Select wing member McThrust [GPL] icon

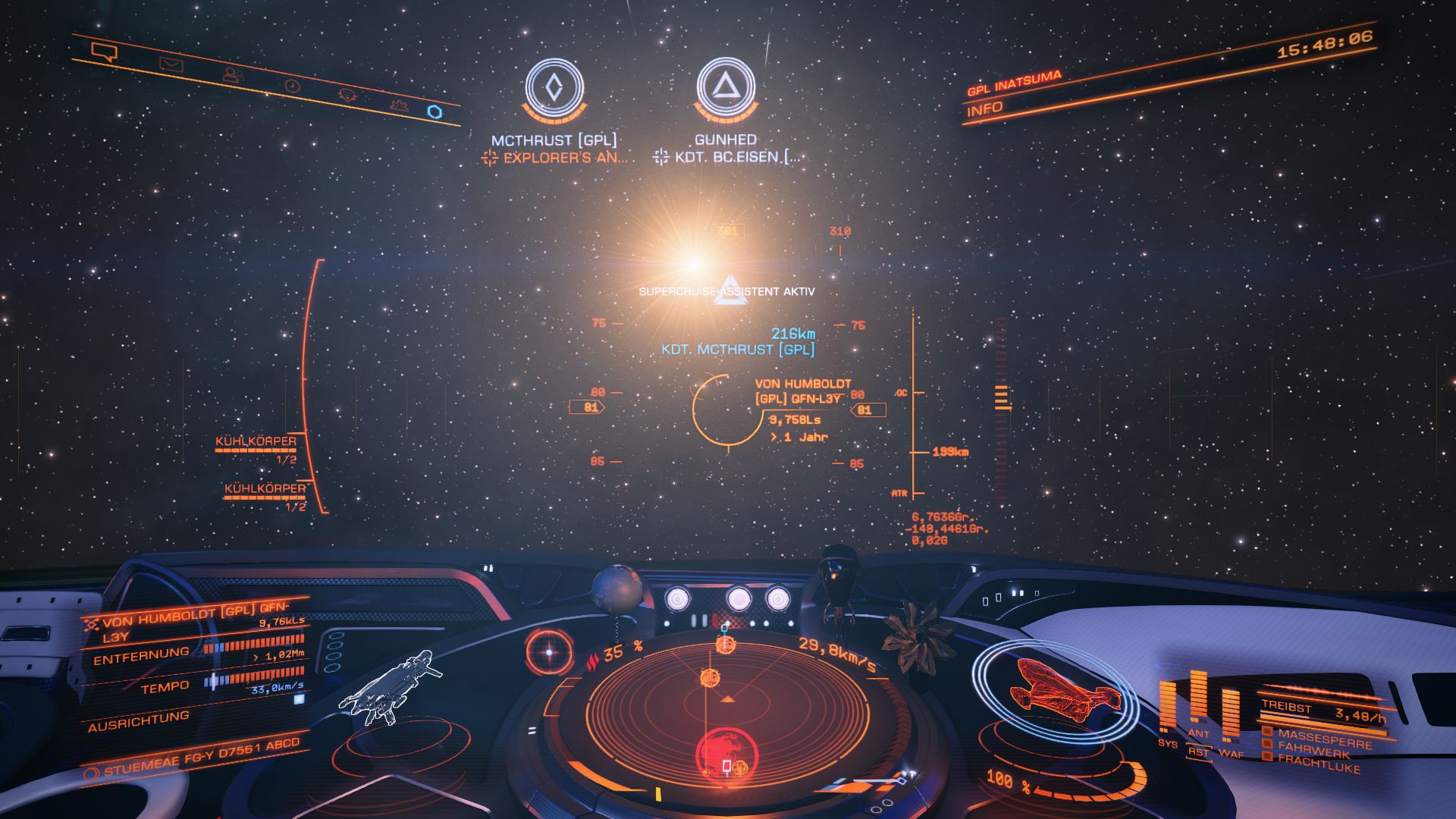click(x=554, y=87)
